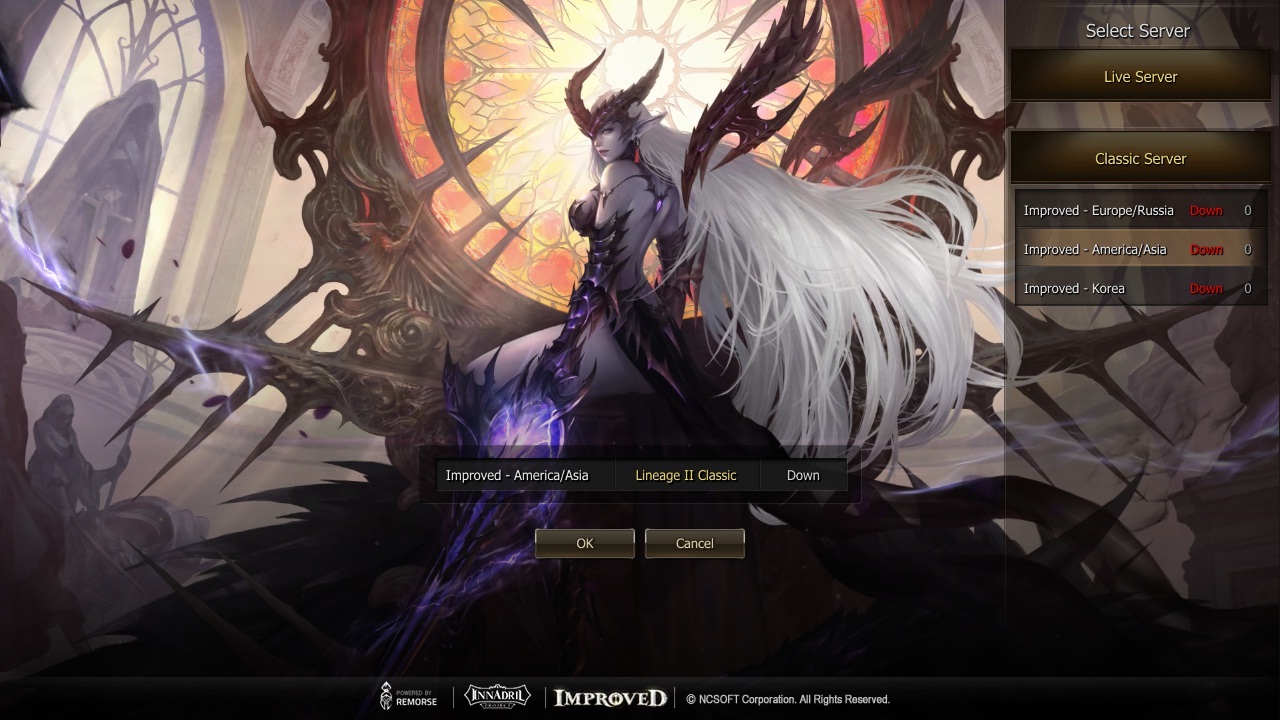Cancel the server selection
This screenshot has height=720, width=1280.
click(694, 543)
